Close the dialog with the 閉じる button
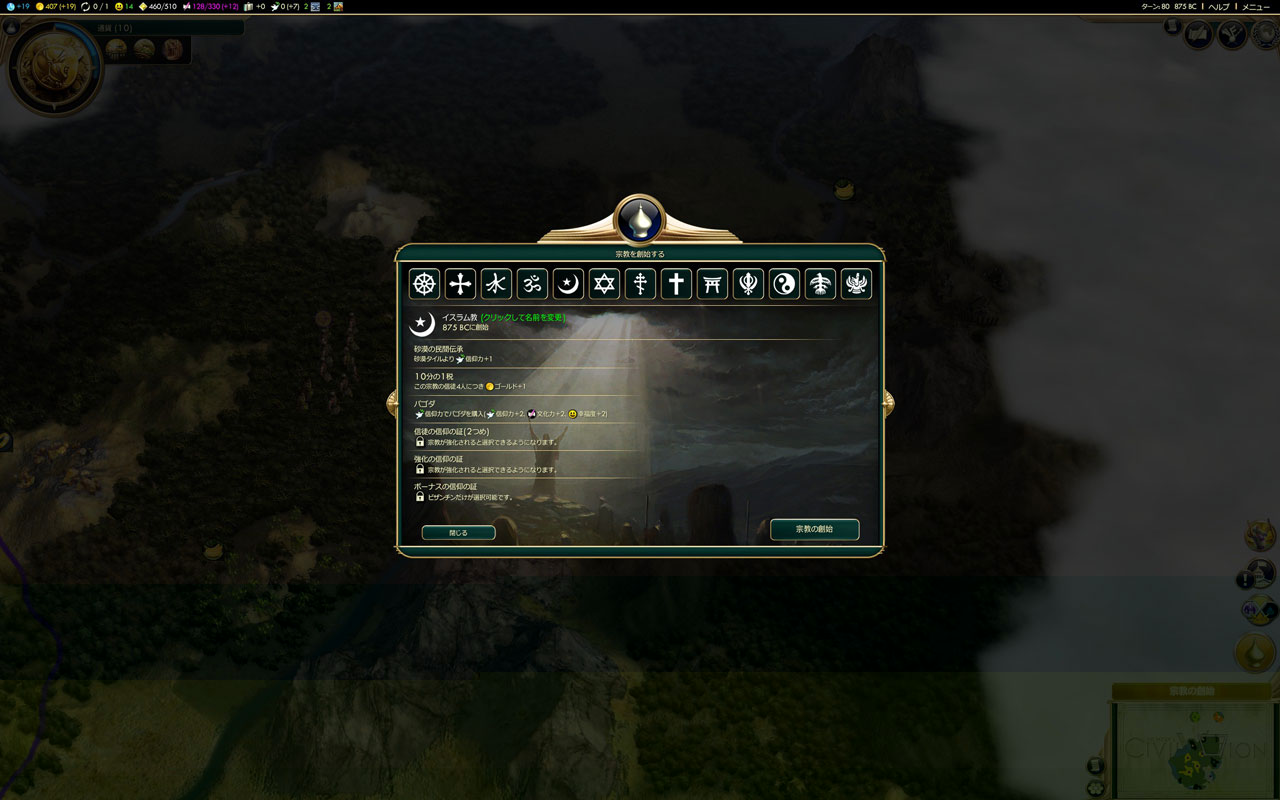The height and width of the screenshot is (800, 1280). coord(458,533)
